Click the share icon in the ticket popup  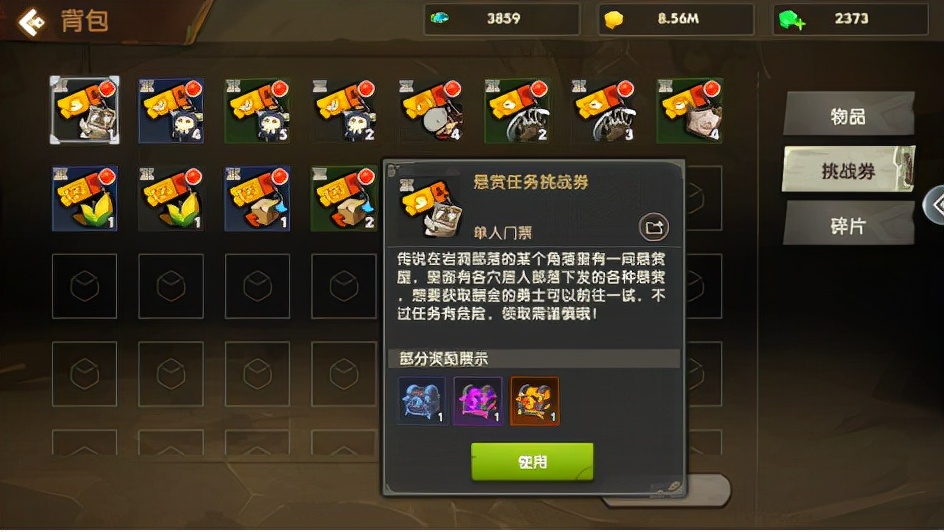click(654, 229)
